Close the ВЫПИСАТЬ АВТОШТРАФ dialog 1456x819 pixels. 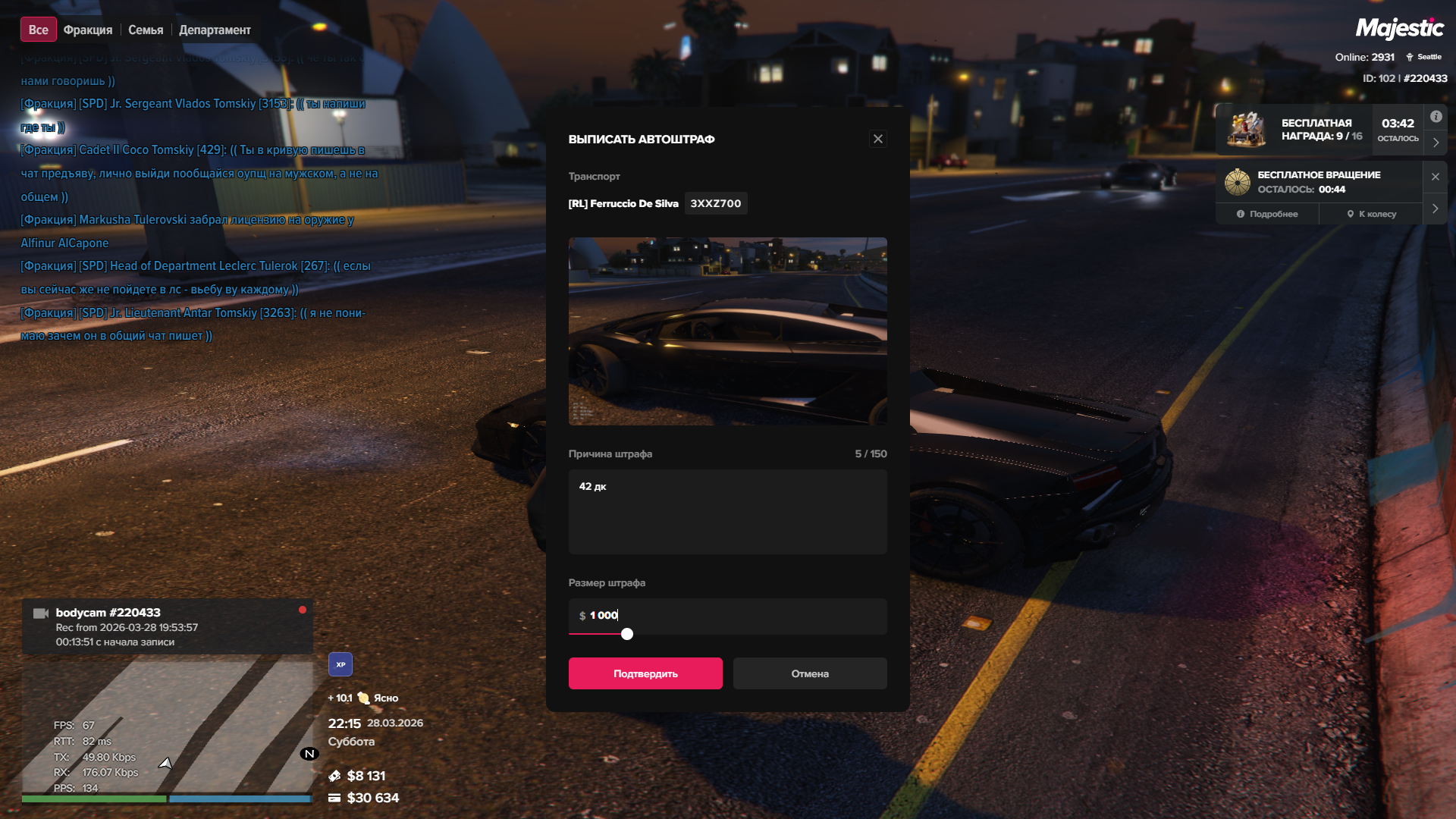pos(878,139)
